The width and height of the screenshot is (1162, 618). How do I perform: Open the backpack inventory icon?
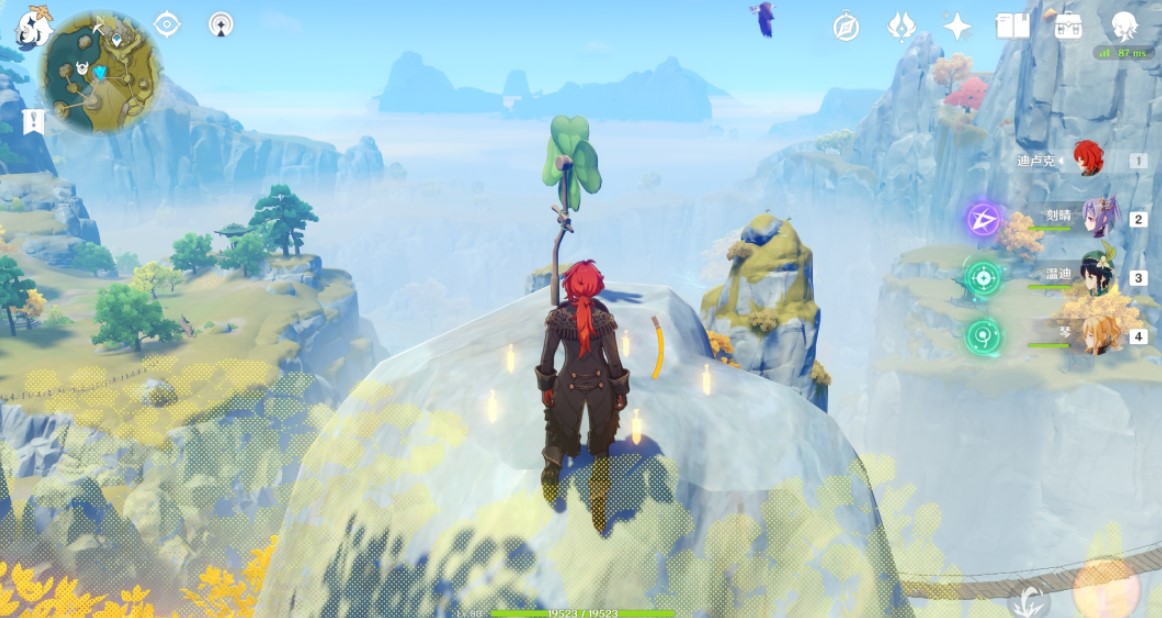coord(1068,27)
